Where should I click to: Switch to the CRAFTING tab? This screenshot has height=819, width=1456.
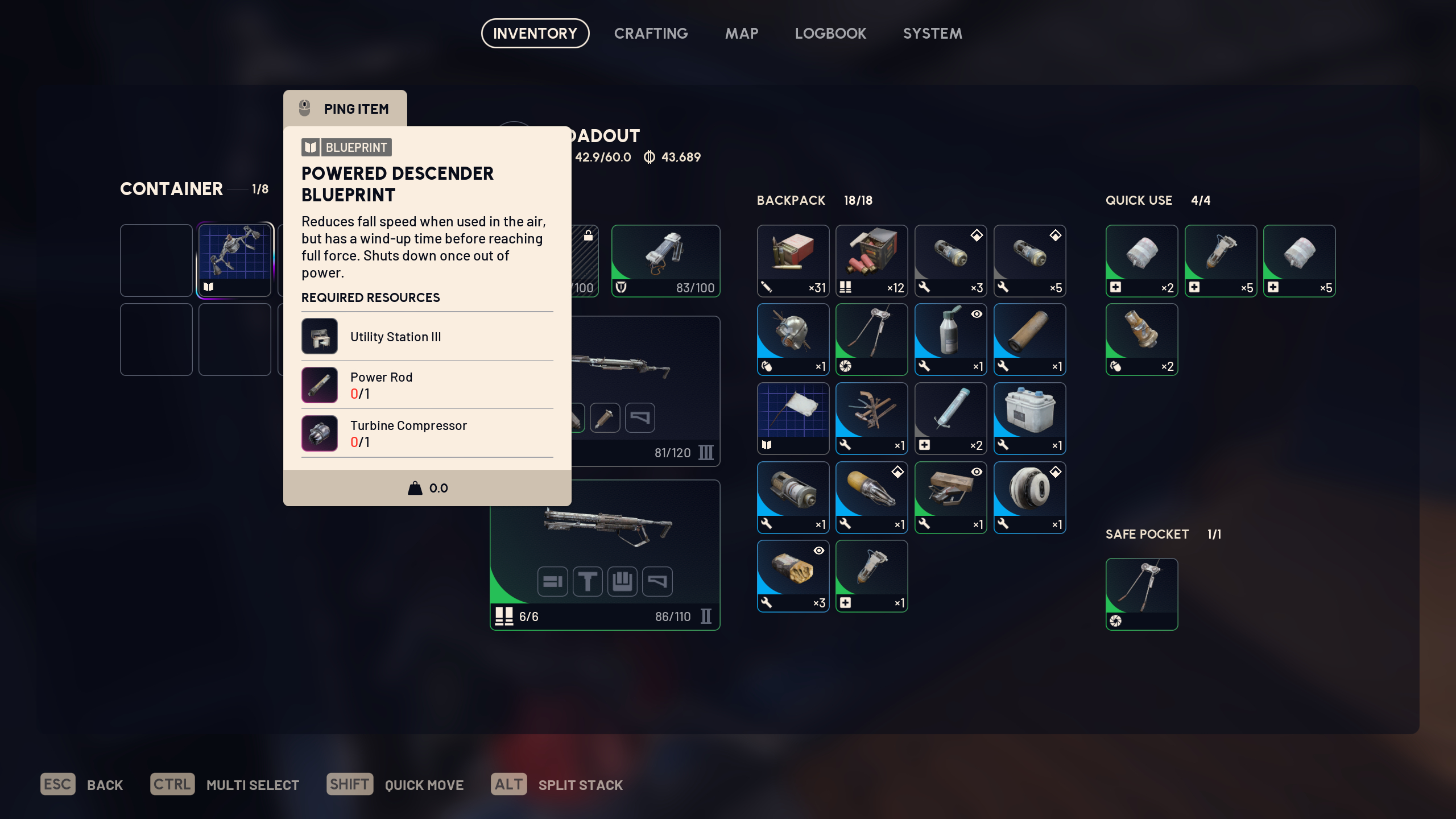tap(651, 33)
